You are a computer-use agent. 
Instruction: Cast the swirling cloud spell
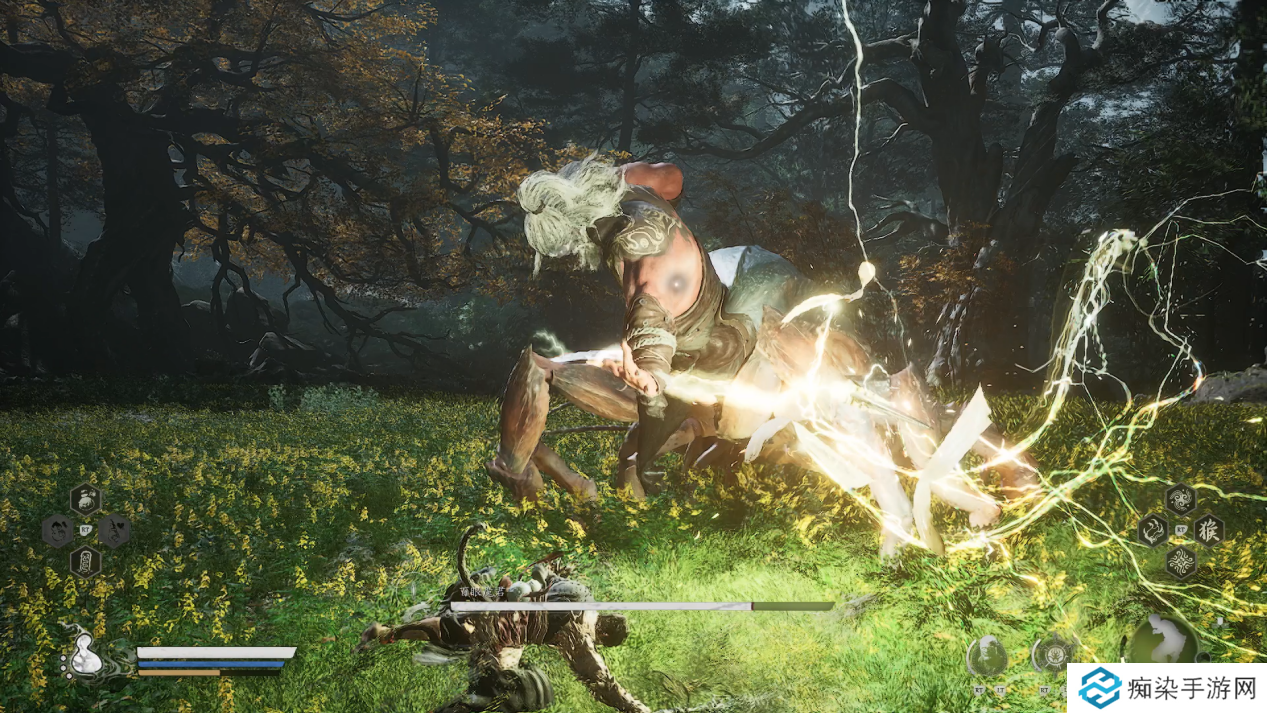(x=1180, y=498)
